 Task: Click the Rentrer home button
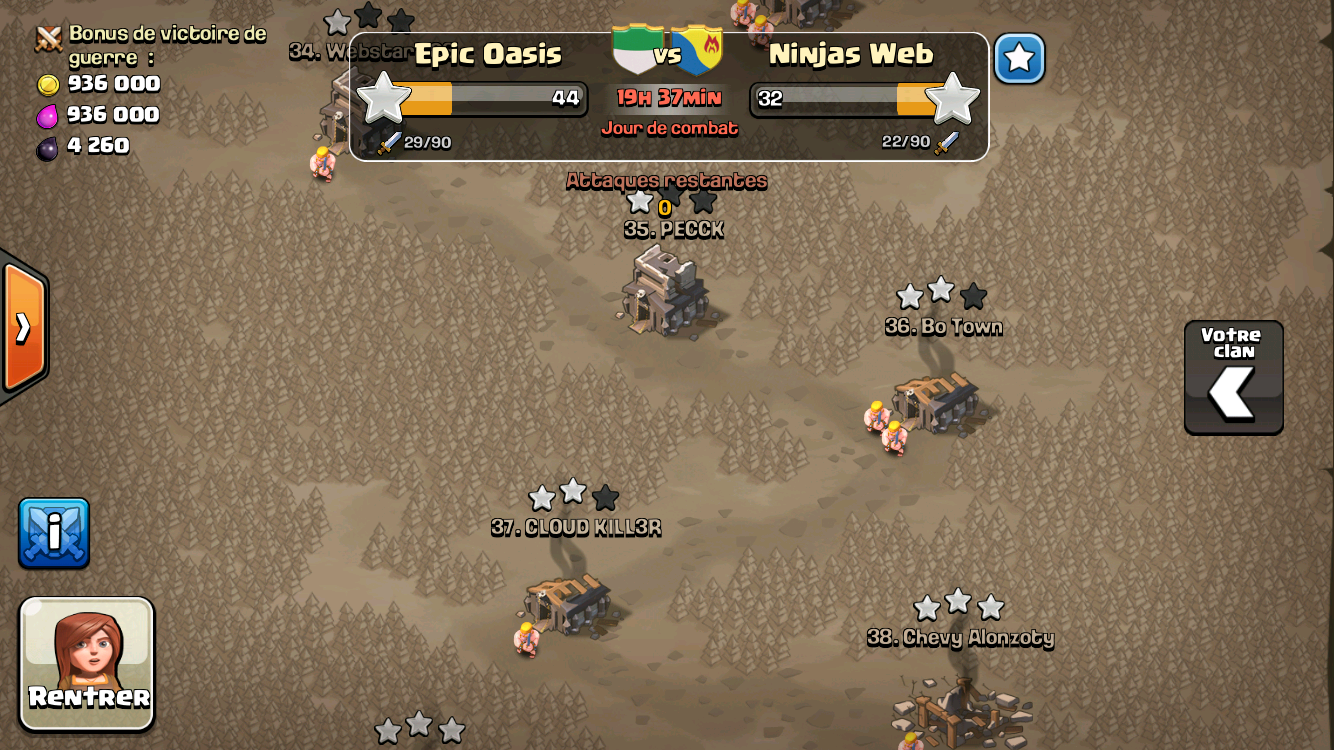point(87,663)
